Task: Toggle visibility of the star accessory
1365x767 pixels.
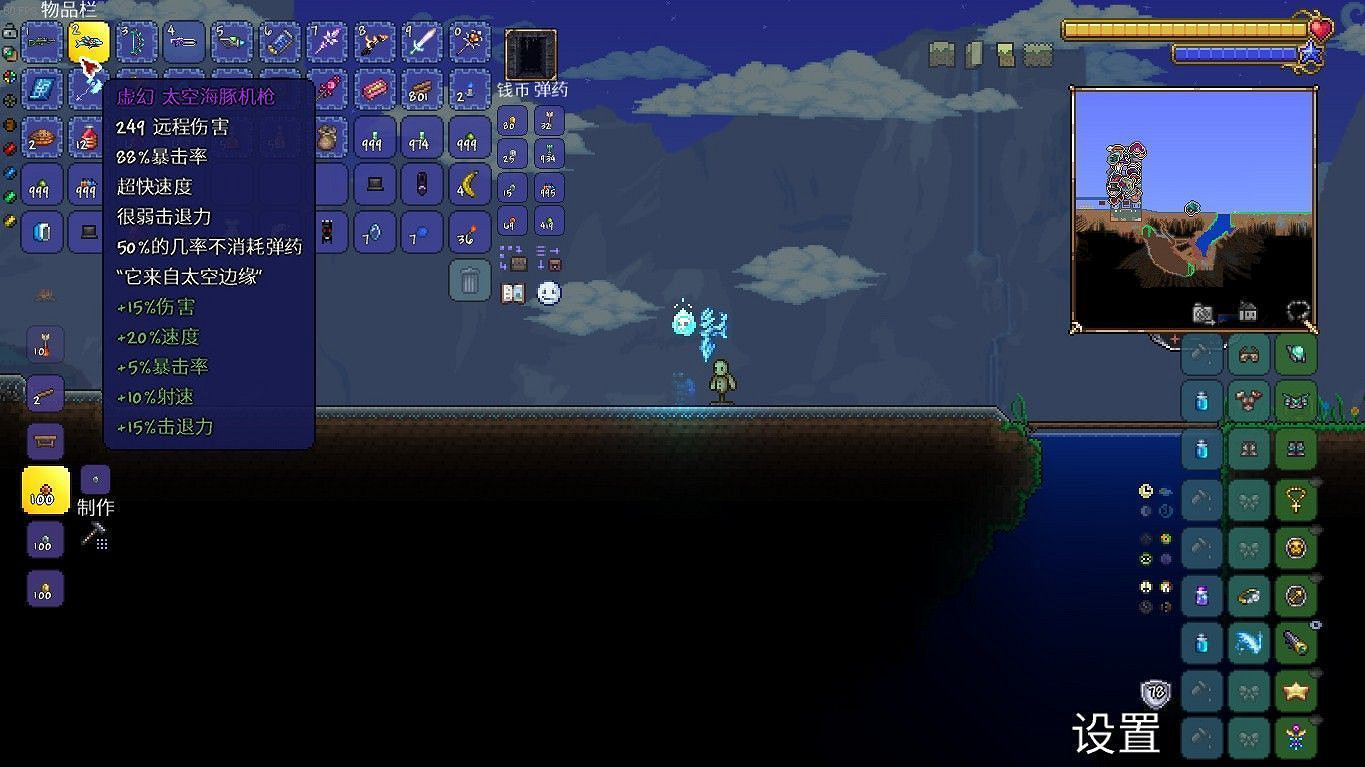Action: pos(1315,673)
